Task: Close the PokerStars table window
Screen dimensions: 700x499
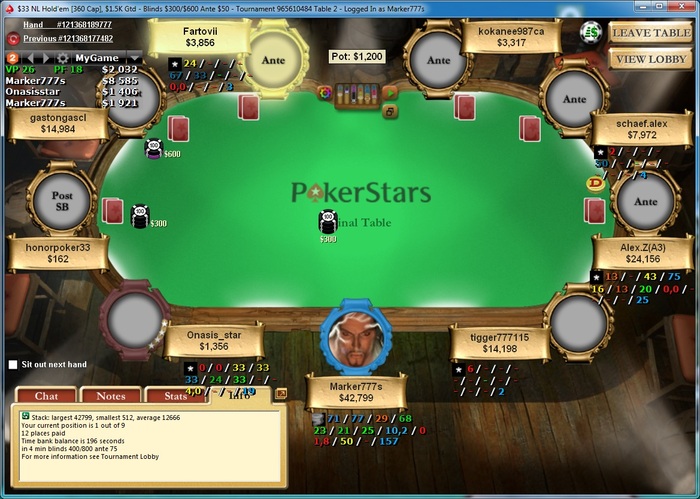Action: [680, 8]
